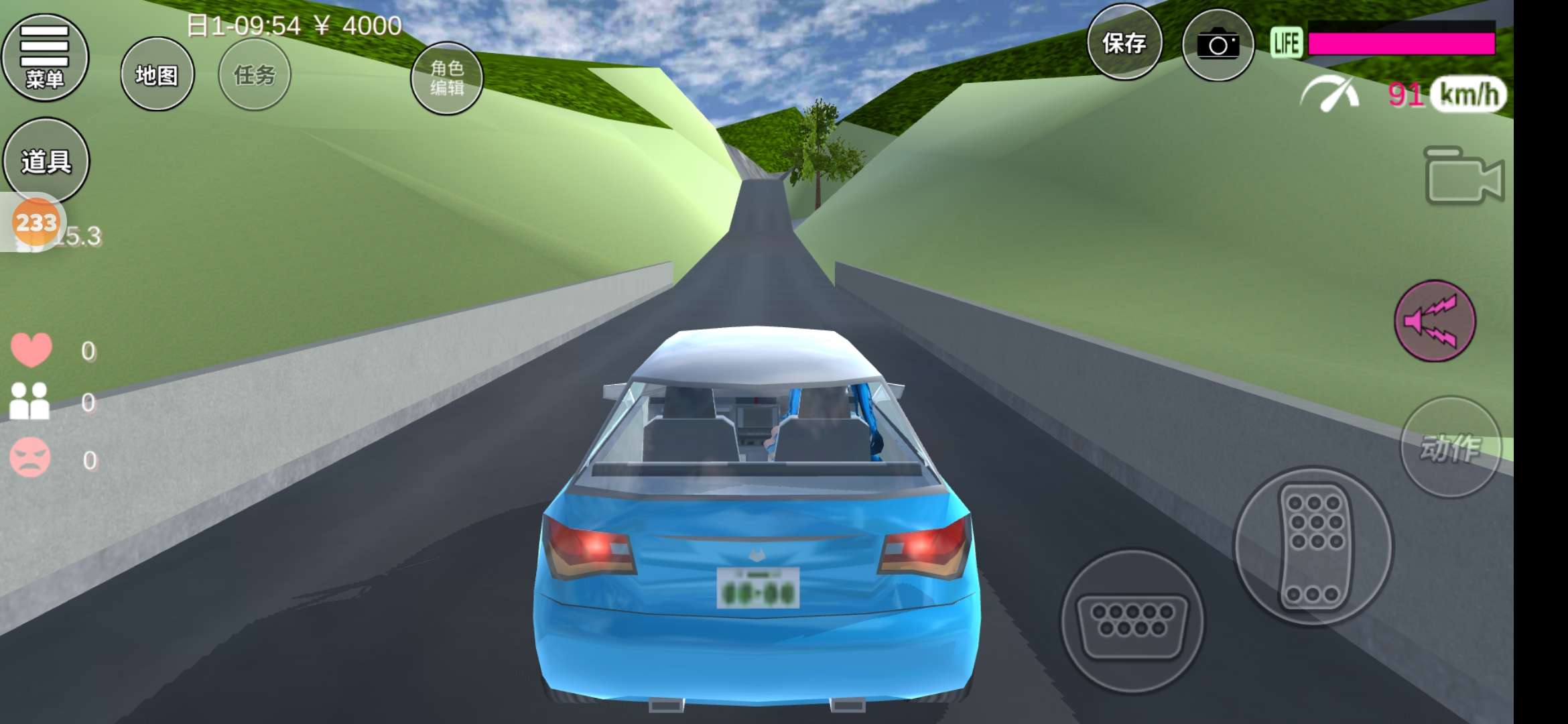Tap the orange 233 floating badge
The height and width of the screenshot is (724, 1568).
pyautogui.click(x=36, y=223)
